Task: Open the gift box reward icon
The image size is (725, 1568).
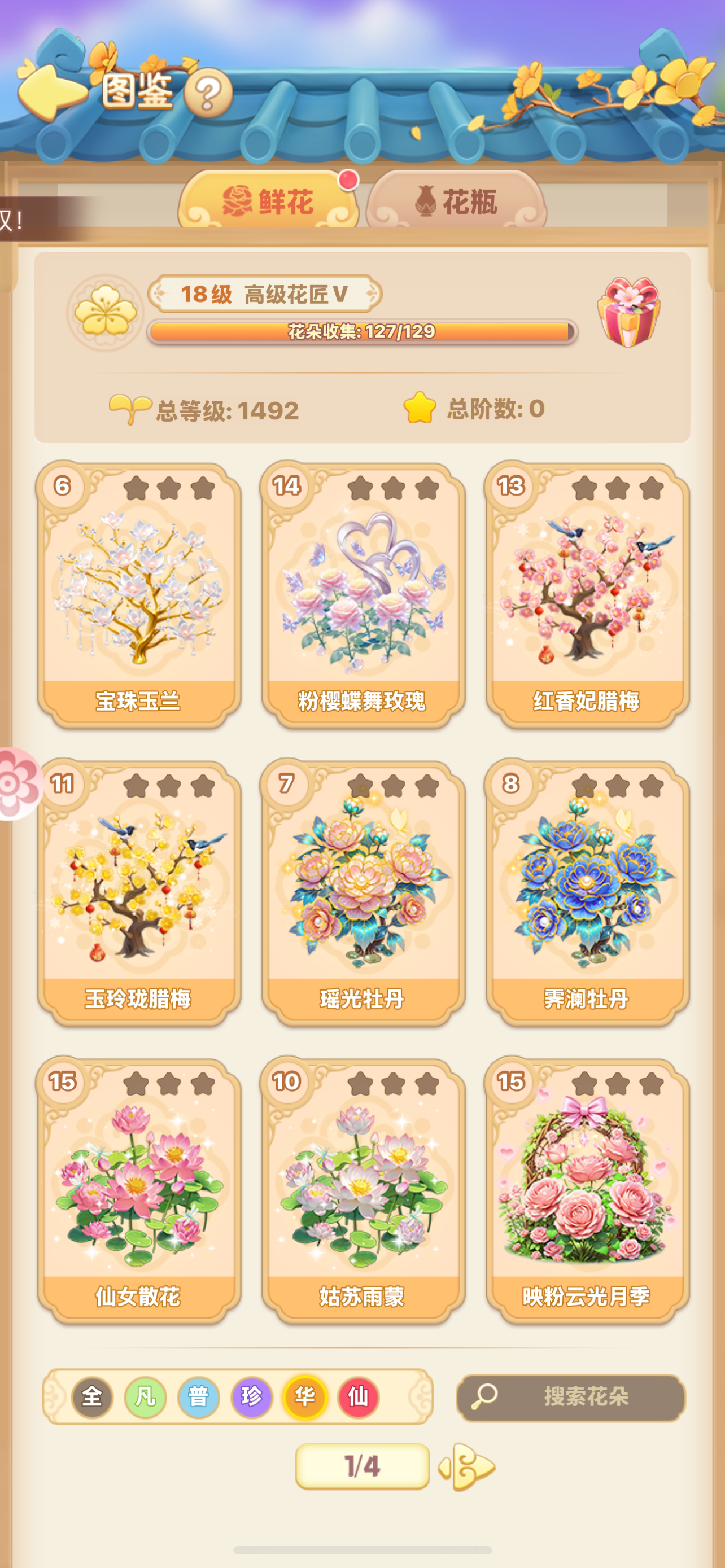Action: click(625, 317)
